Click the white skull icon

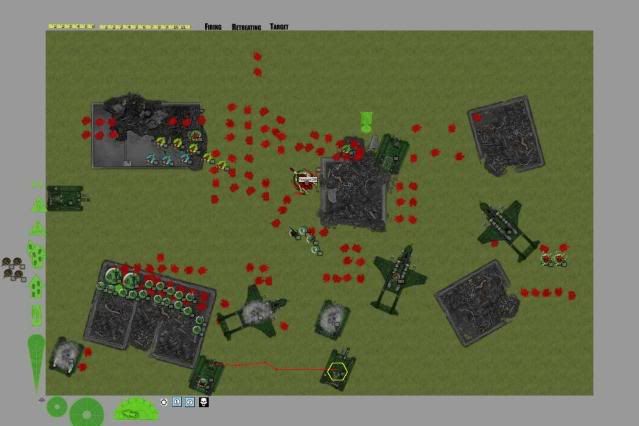tap(203, 402)
